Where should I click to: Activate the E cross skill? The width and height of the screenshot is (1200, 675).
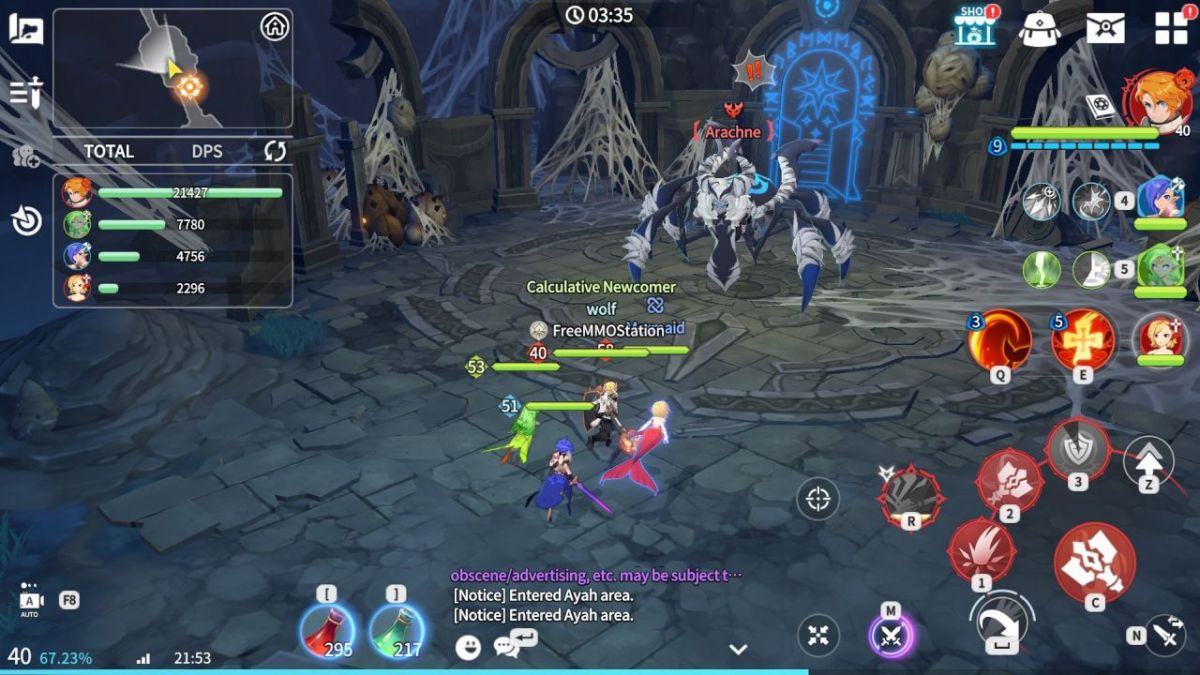pyautogui.click(x=1083, y=340)
